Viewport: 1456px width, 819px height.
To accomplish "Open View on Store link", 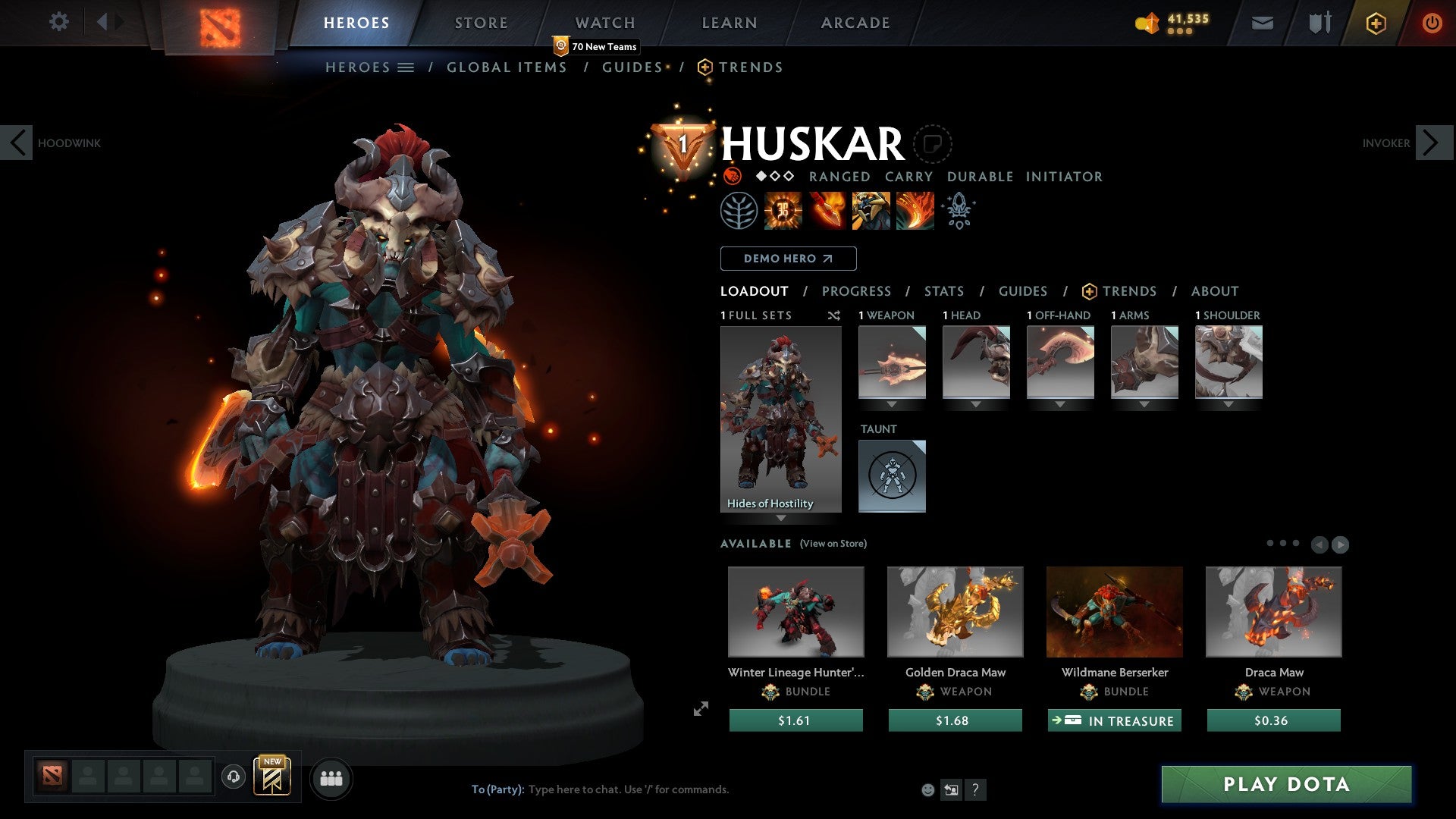I will (x=833, y=544).
